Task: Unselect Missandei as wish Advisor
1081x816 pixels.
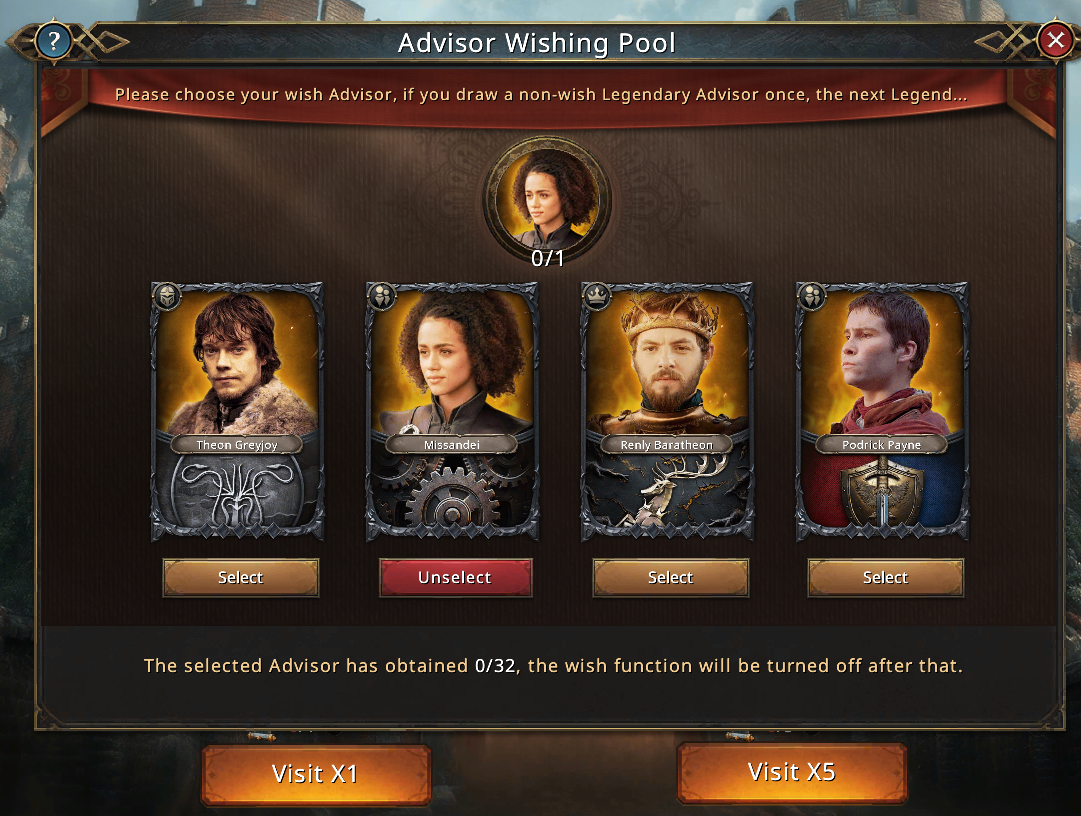Action: [455, 578]
